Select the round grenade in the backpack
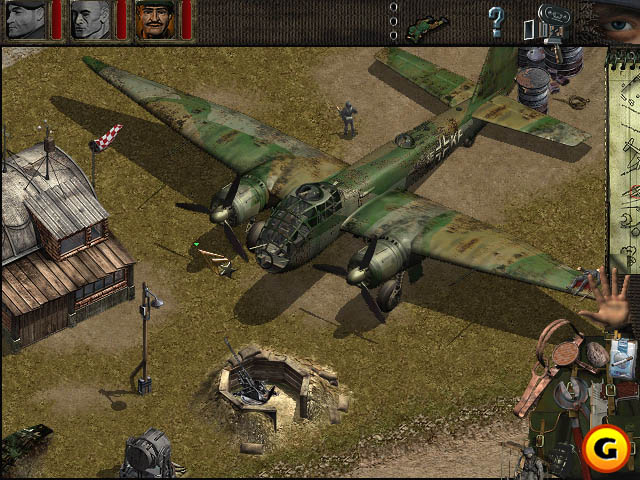The image size is (640, 480). coord(596,354)
